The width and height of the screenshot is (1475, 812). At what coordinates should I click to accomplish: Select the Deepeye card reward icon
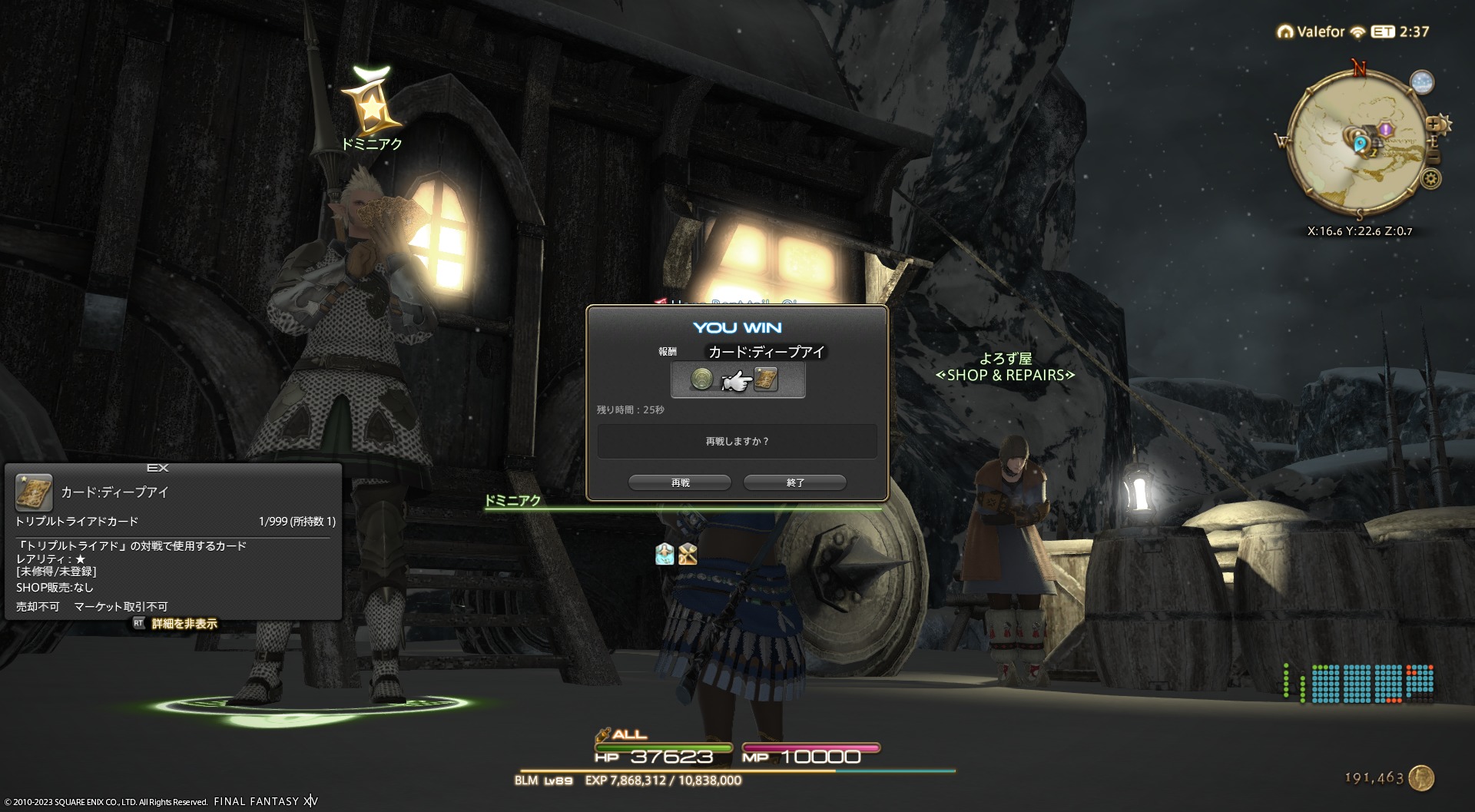click(x=766, y=379)
